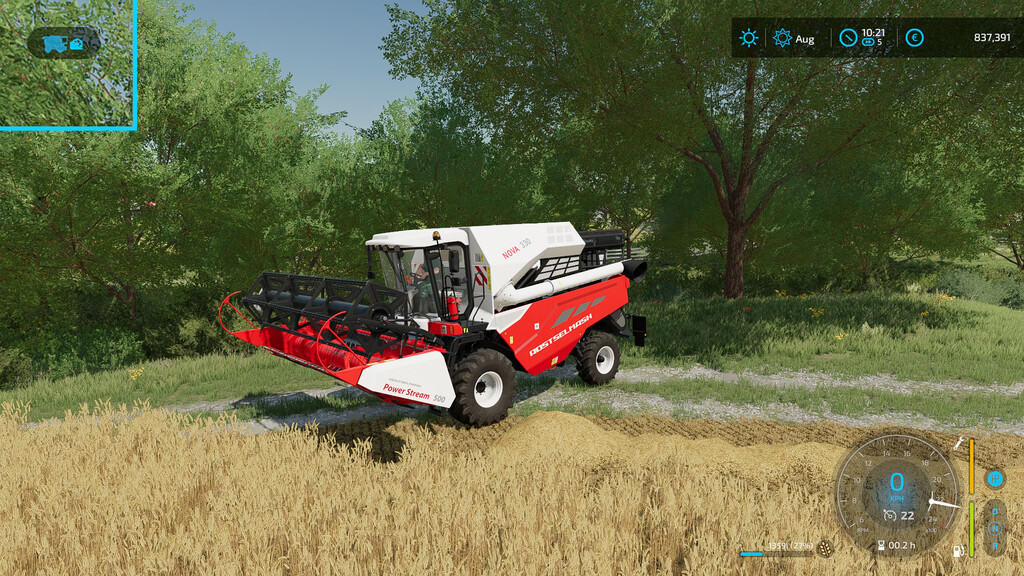
Task: Click the August season indicator icon
Action: coord(782,38)
